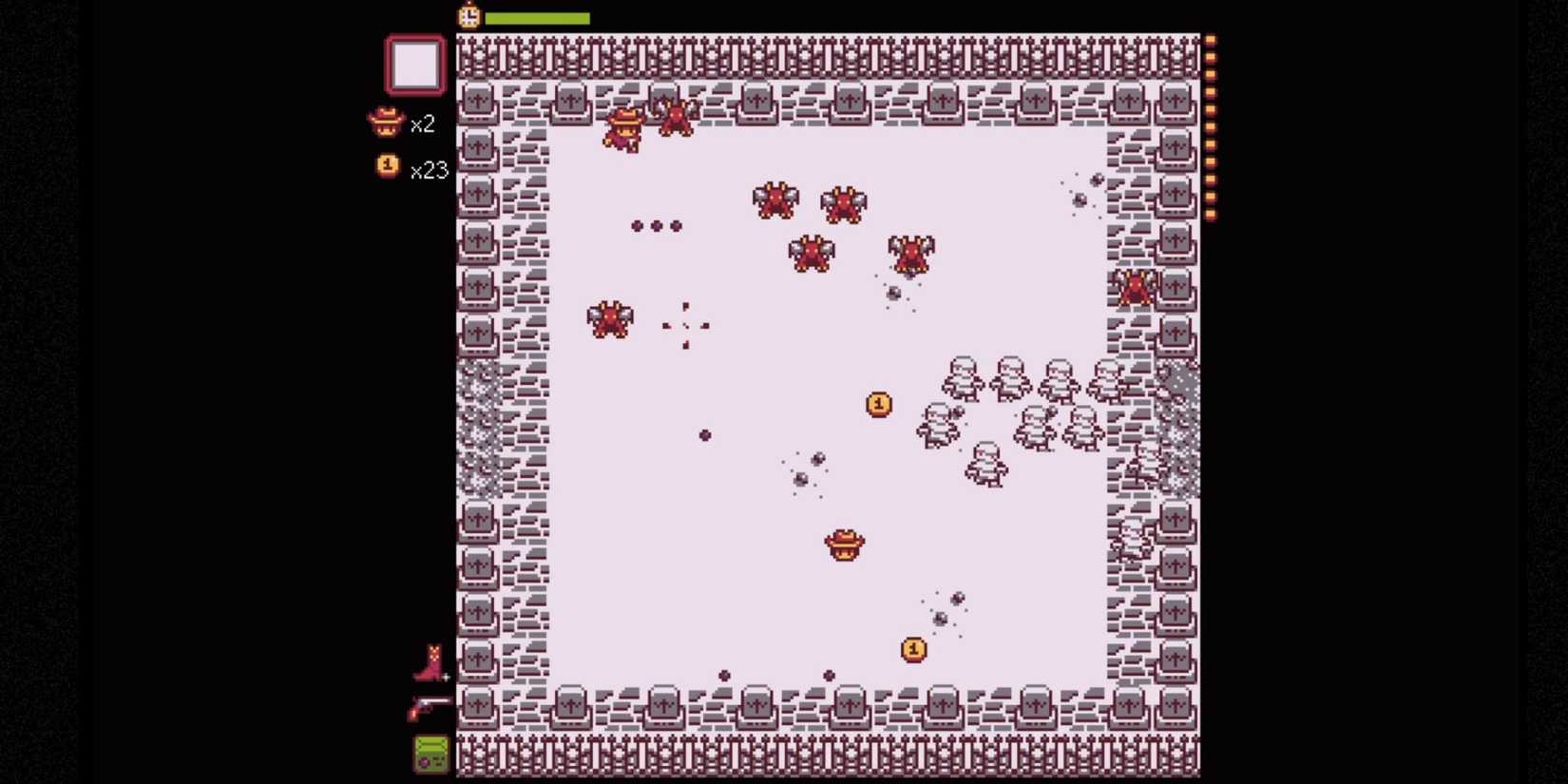Screen dimensions: 1568x784
Task: Click the green progress bar
Action: [x=537, y=16]
